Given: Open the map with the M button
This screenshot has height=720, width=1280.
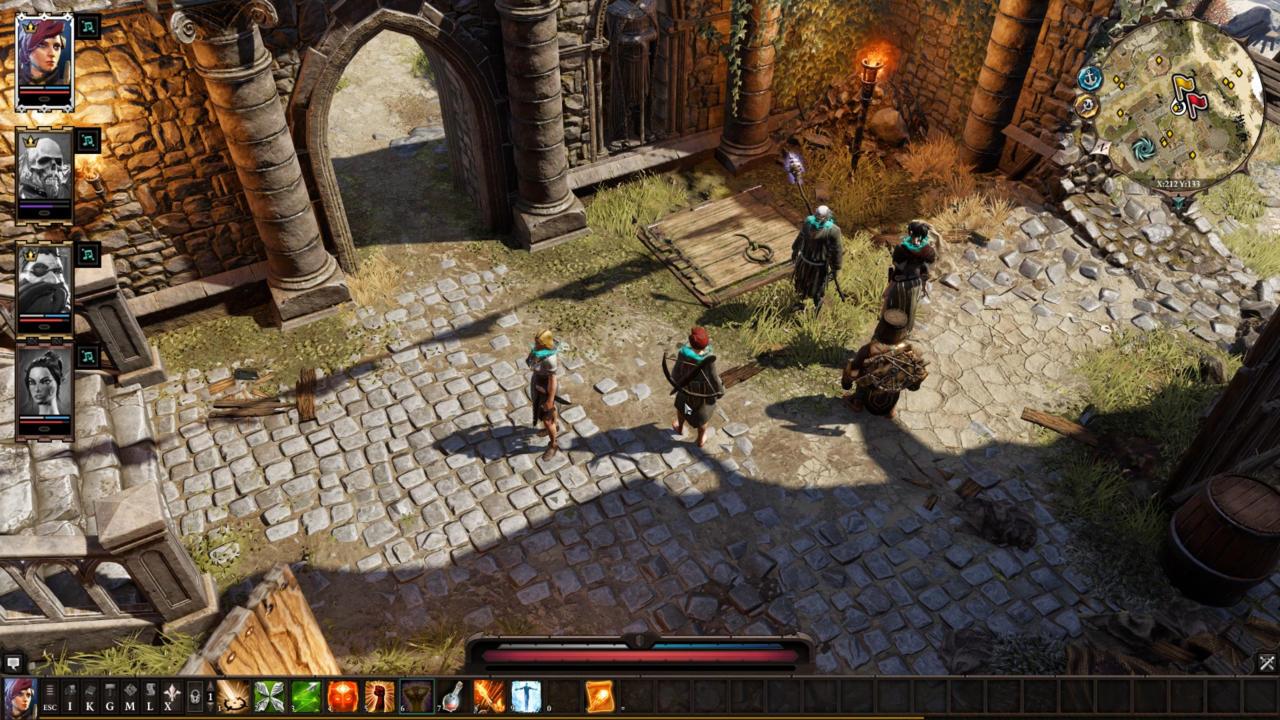Looking at the screenshot, I should tap(130, 695).
